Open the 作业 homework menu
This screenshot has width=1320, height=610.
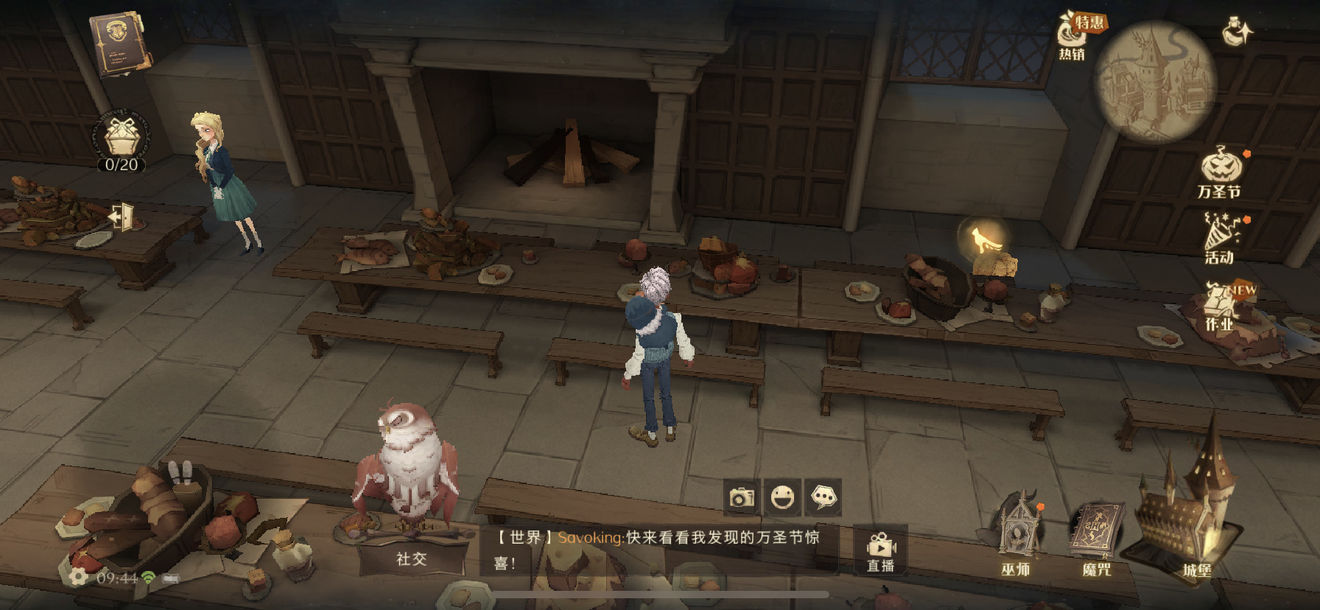[1219, 305]
